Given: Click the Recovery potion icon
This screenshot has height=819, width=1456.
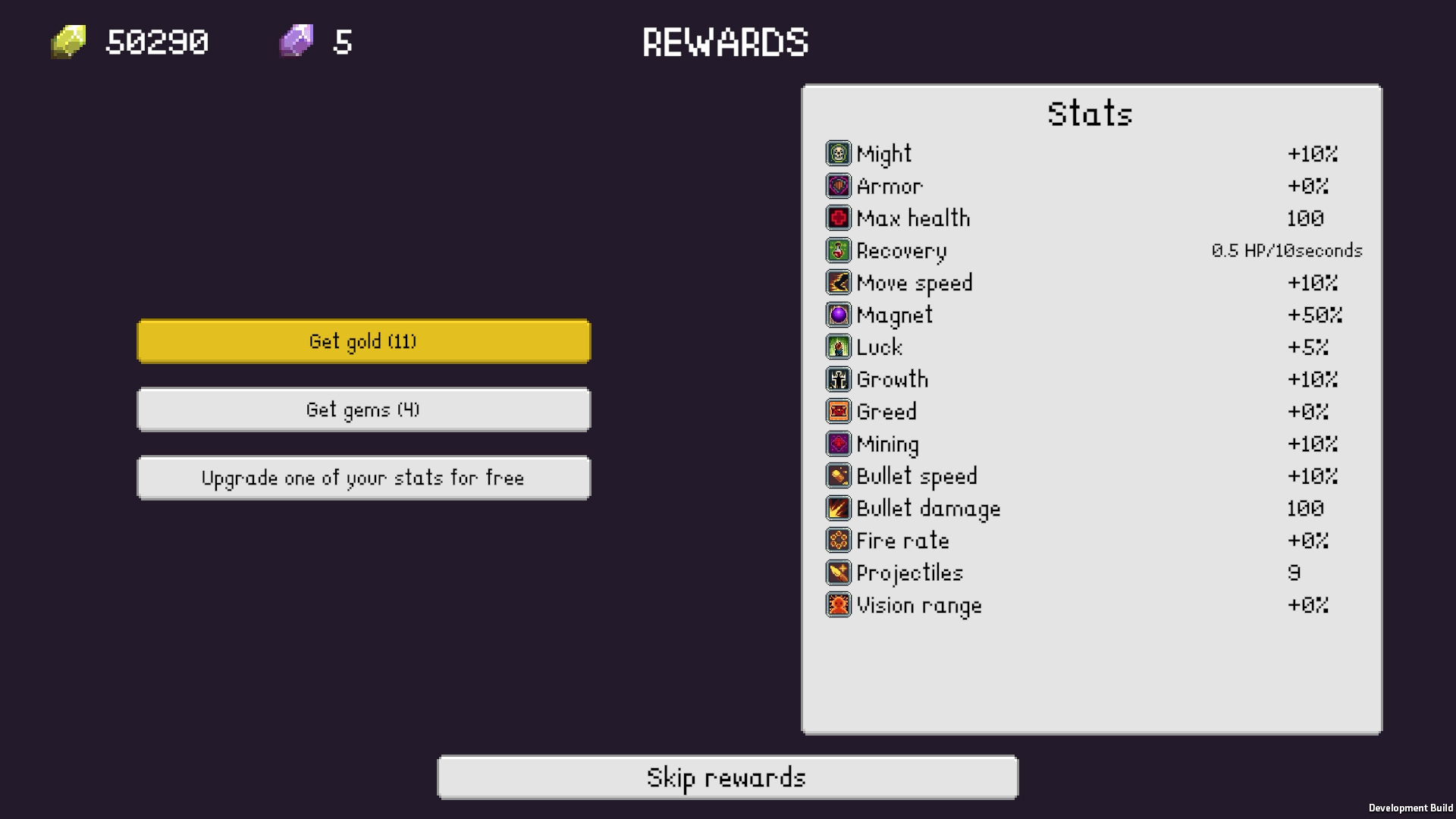Looking at the screenshot, I should [838, 250].
